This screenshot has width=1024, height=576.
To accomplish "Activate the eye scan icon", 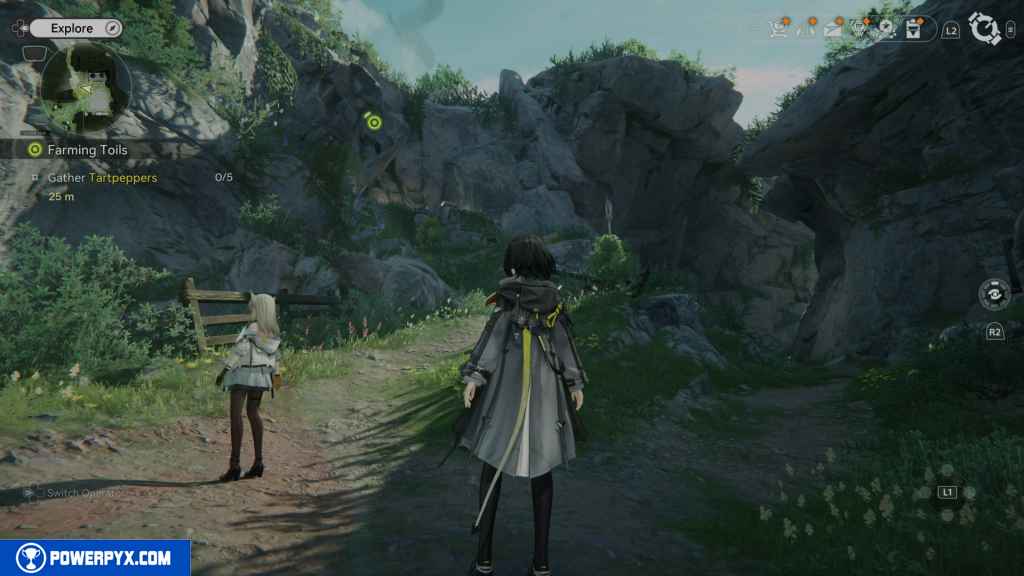I will click(994, 295).
